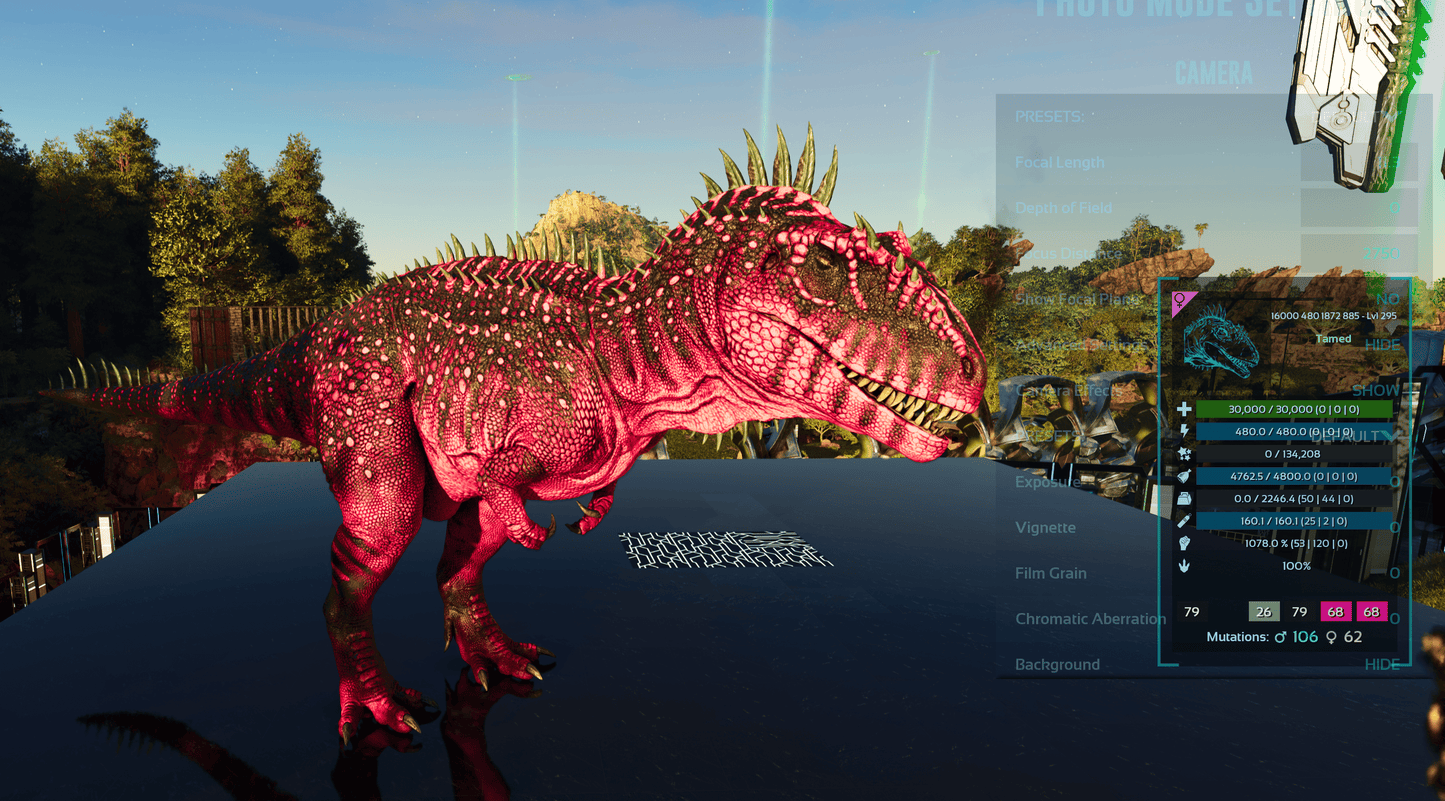Select the Chromatic Aberration value field
The image size is (1445, 801).
pyautogui.click(x=1393, y=619)
